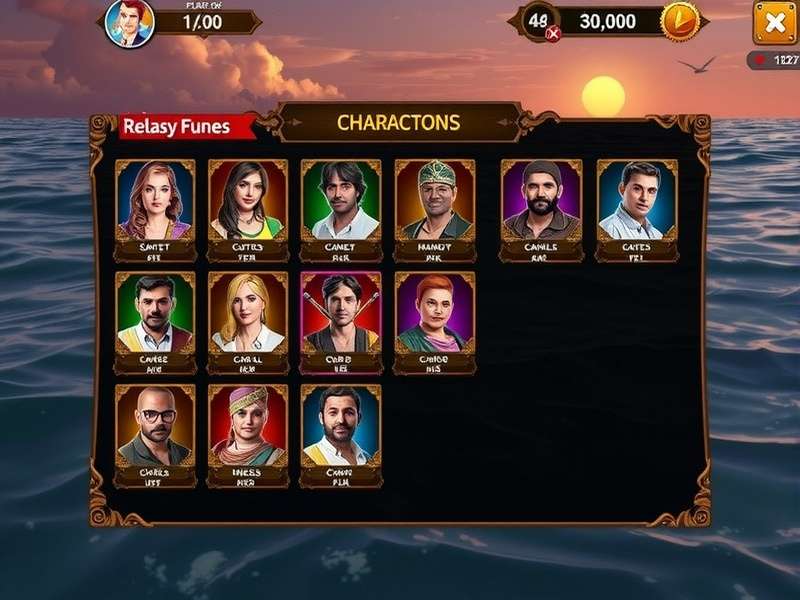800x600 pixels.
Task: Select the bearded man in beanie card
Action: [541, 209]
